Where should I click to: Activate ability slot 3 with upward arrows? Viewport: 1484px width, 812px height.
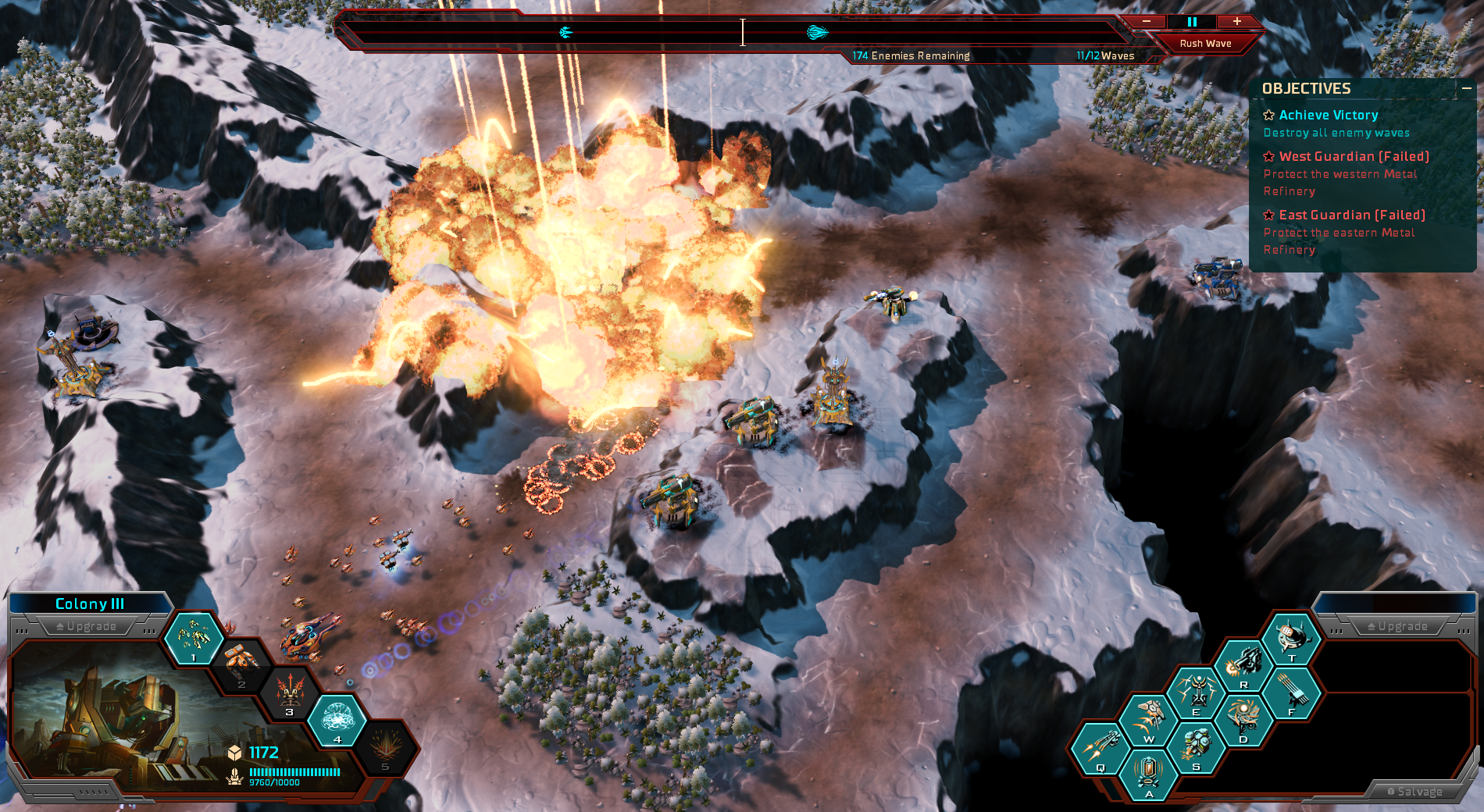[x=290, y=692]
